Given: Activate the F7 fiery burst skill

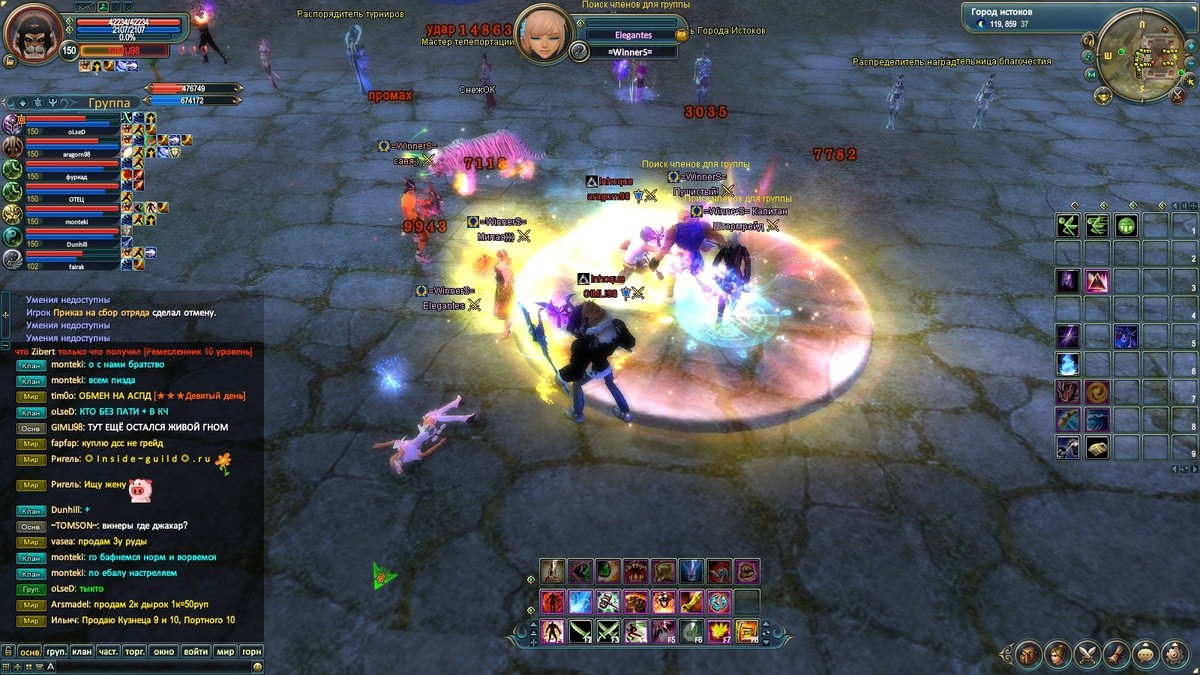Looking at the screenshot, I should coord(719,631).
